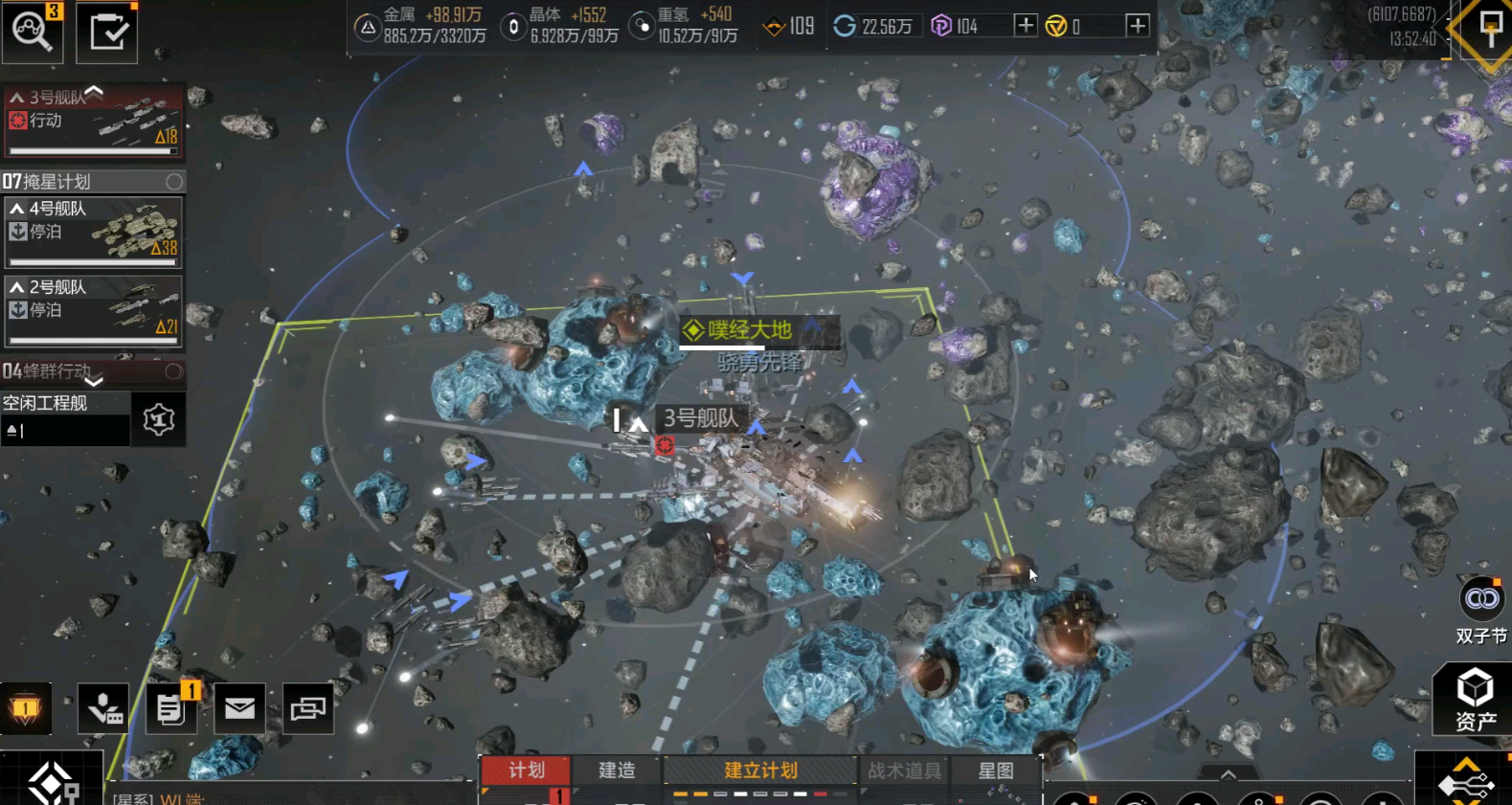Expand the 04蜂群行动 section chevron

point(92,383)
